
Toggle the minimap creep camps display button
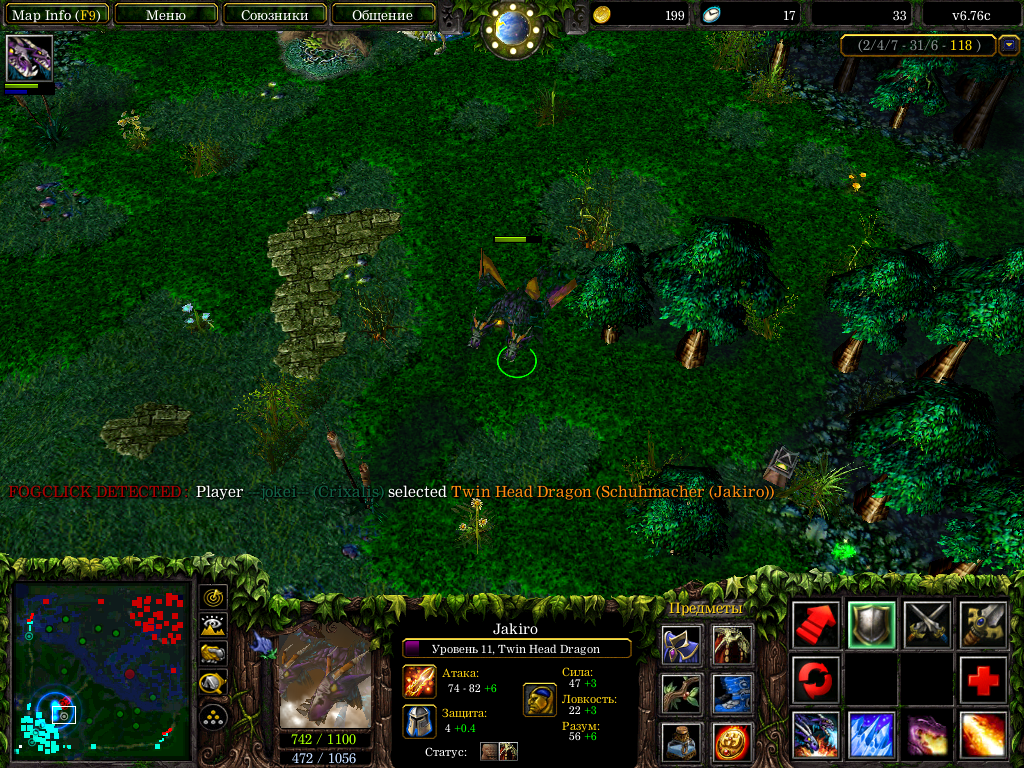pyautogui.click(x=213, y=684)
